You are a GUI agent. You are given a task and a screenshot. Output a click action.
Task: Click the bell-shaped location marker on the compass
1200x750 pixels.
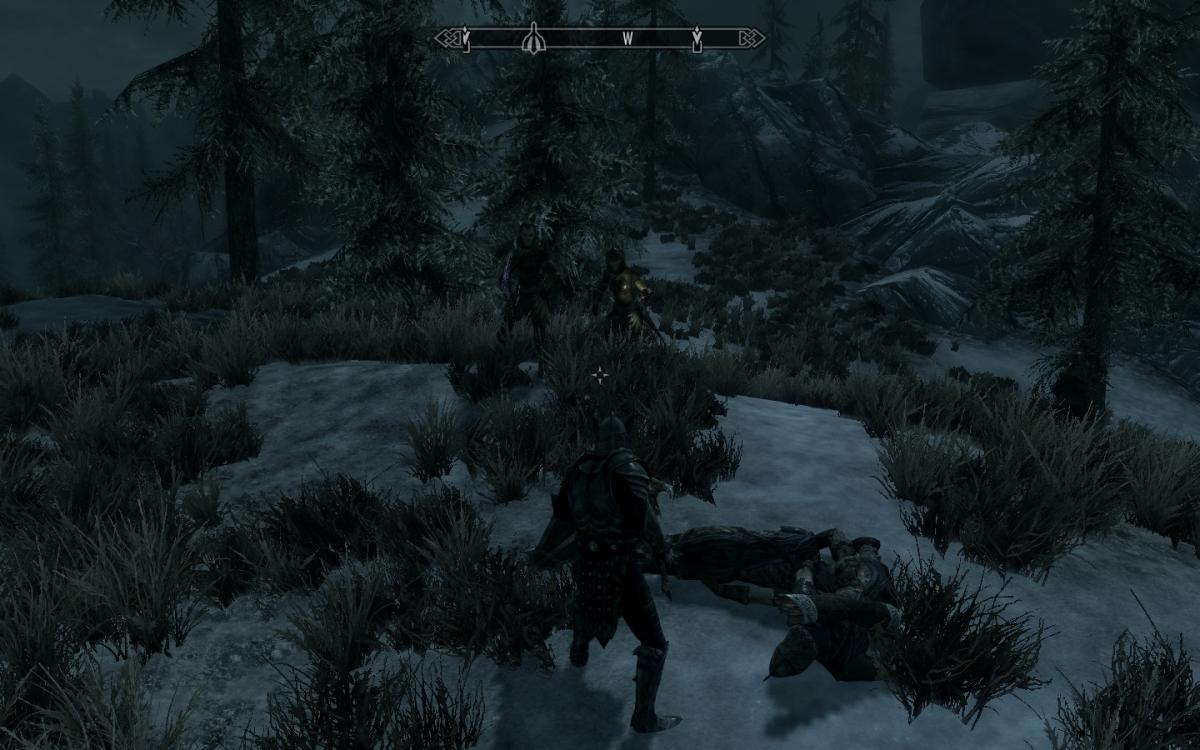[532, 38]
